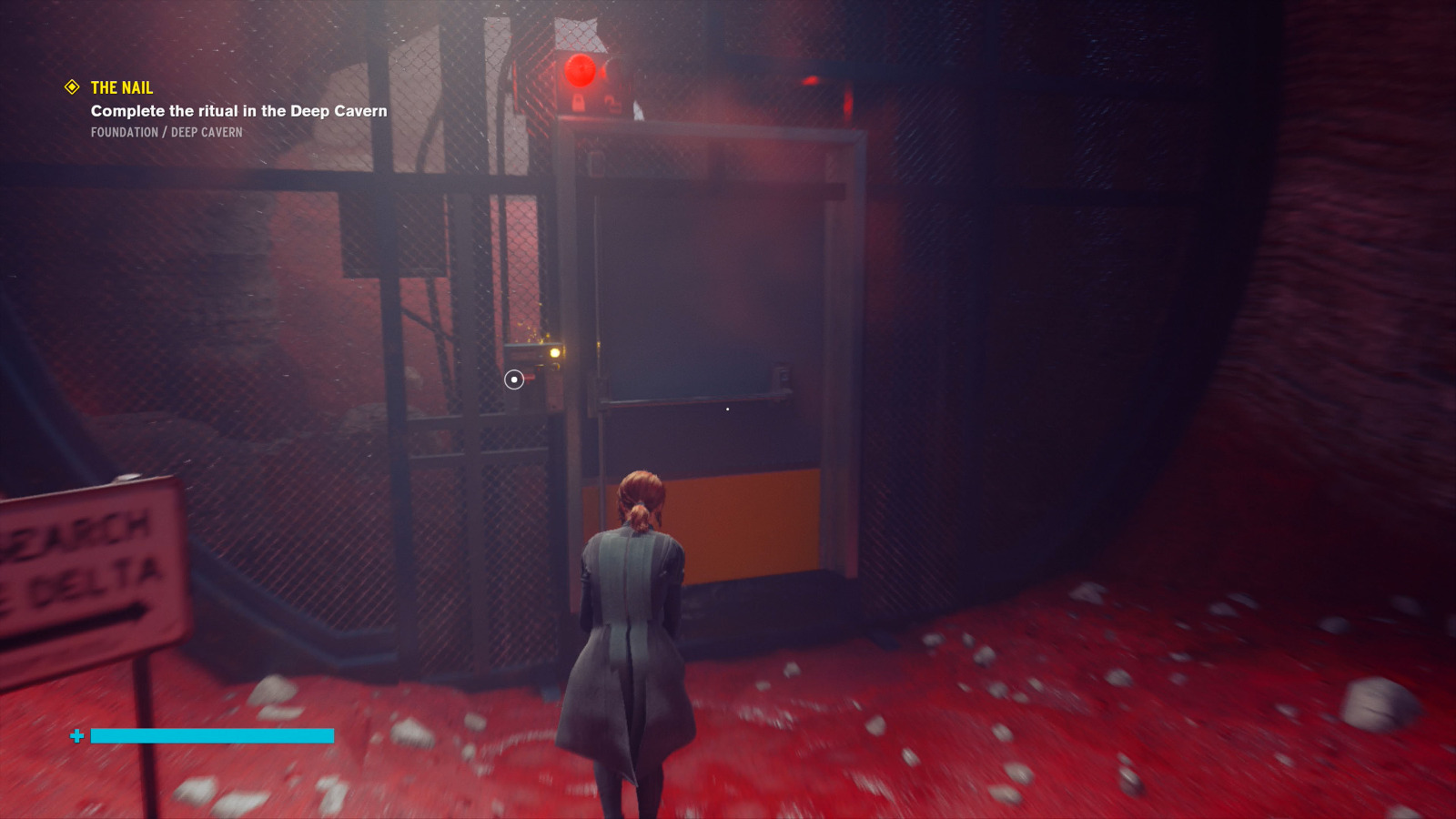Click Jesse's health bar
This screenshot has height=819, width=1456.
pos(214,735)
